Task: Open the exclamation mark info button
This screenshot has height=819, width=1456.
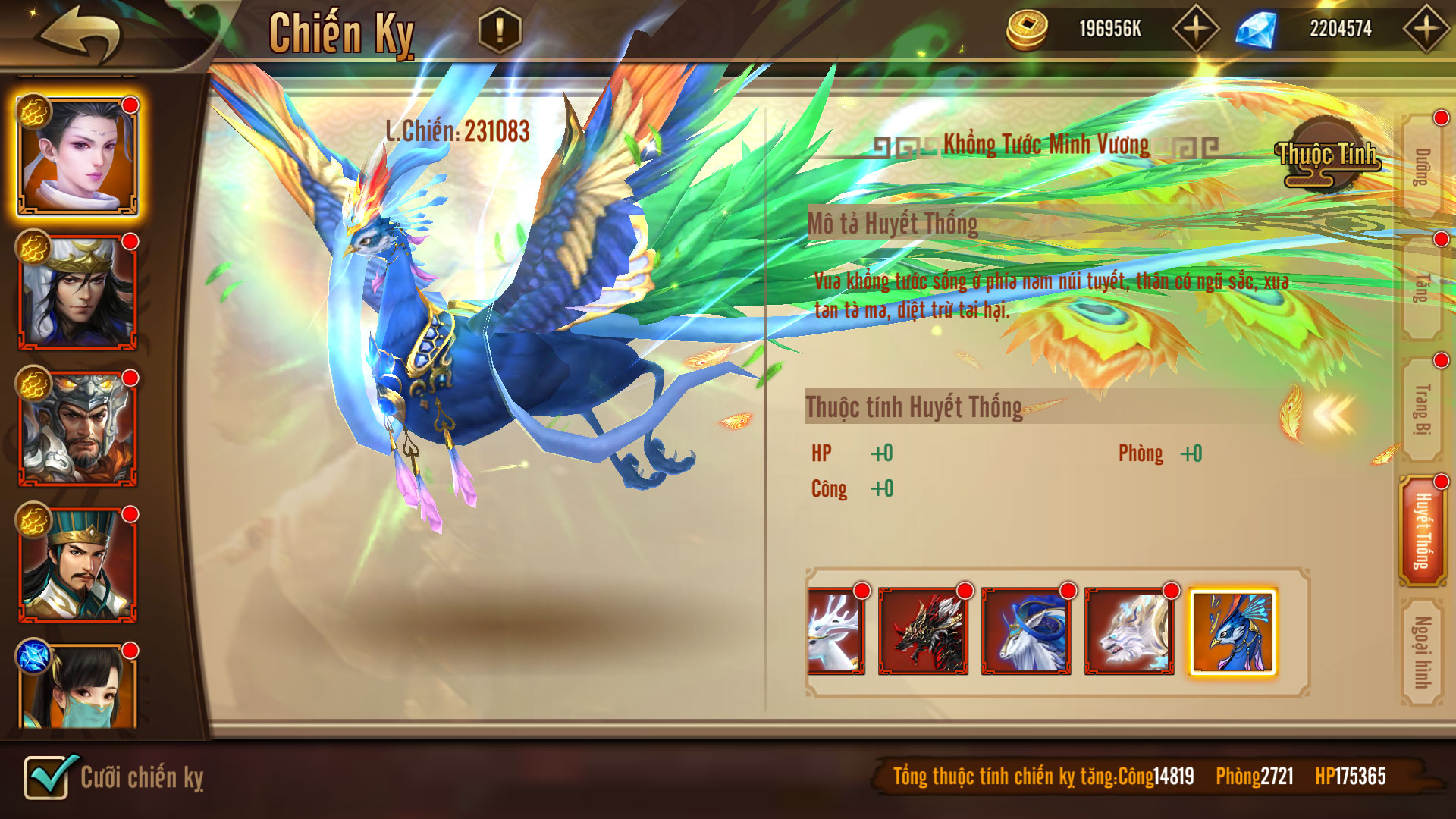Action: click(x=500, y=30)
